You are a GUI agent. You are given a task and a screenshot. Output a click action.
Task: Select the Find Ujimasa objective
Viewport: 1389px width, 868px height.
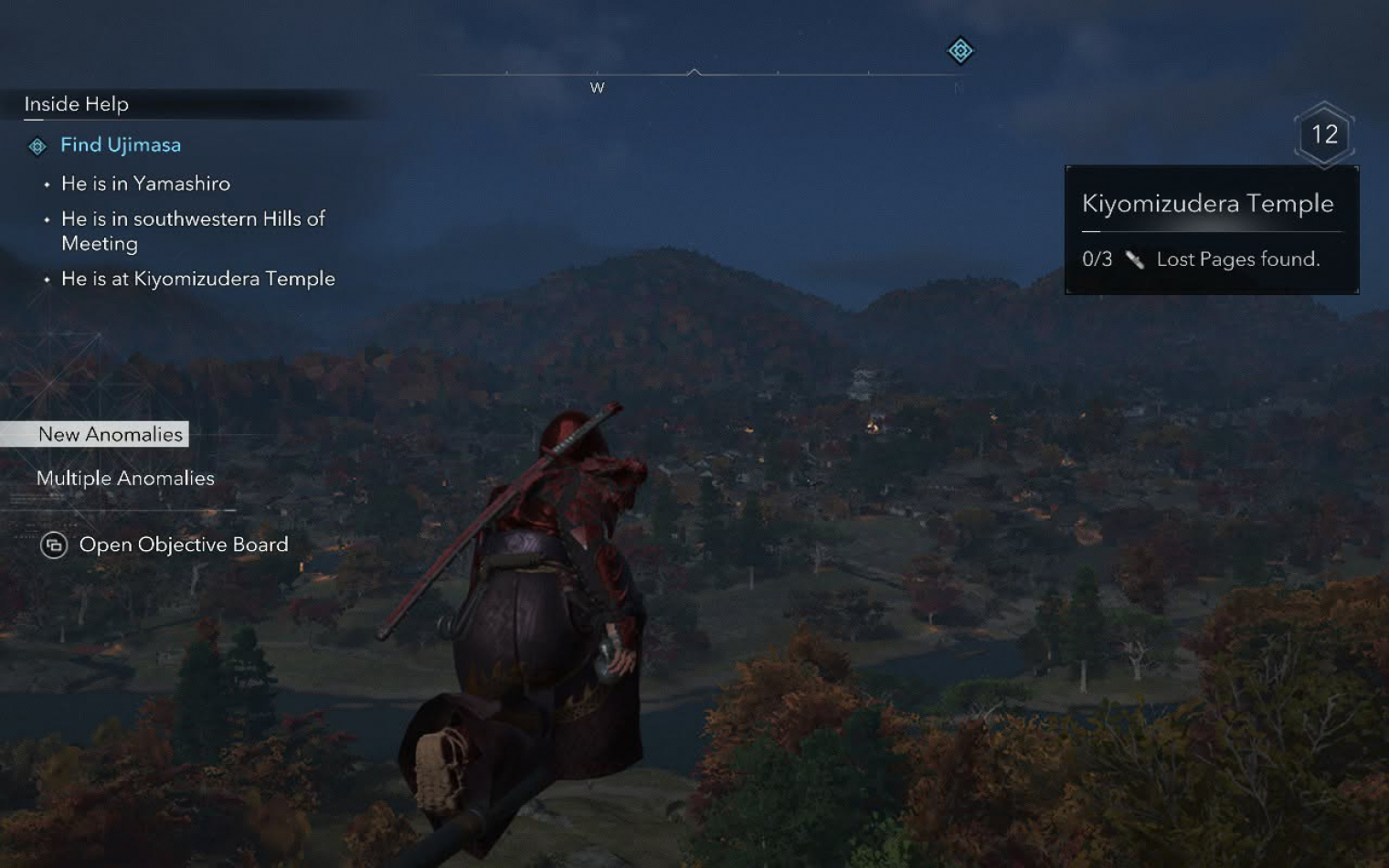point(120,145)
